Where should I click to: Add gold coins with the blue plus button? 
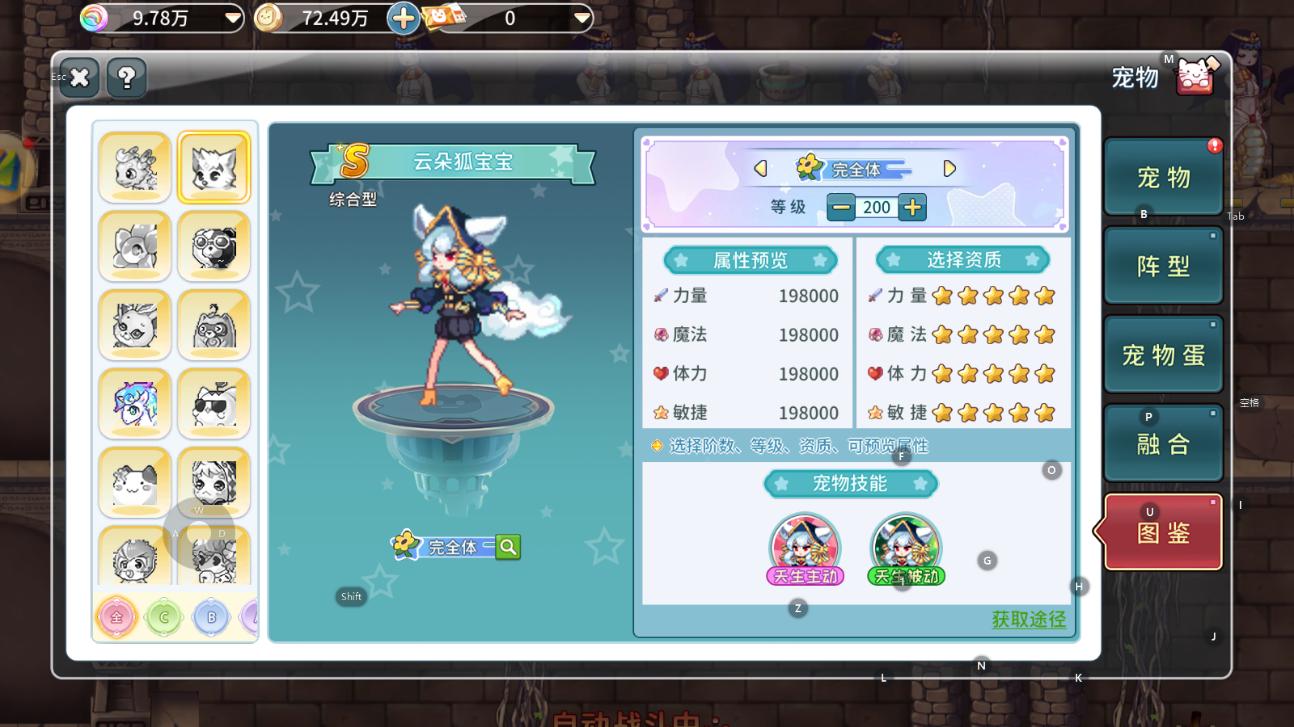point(403,18)
